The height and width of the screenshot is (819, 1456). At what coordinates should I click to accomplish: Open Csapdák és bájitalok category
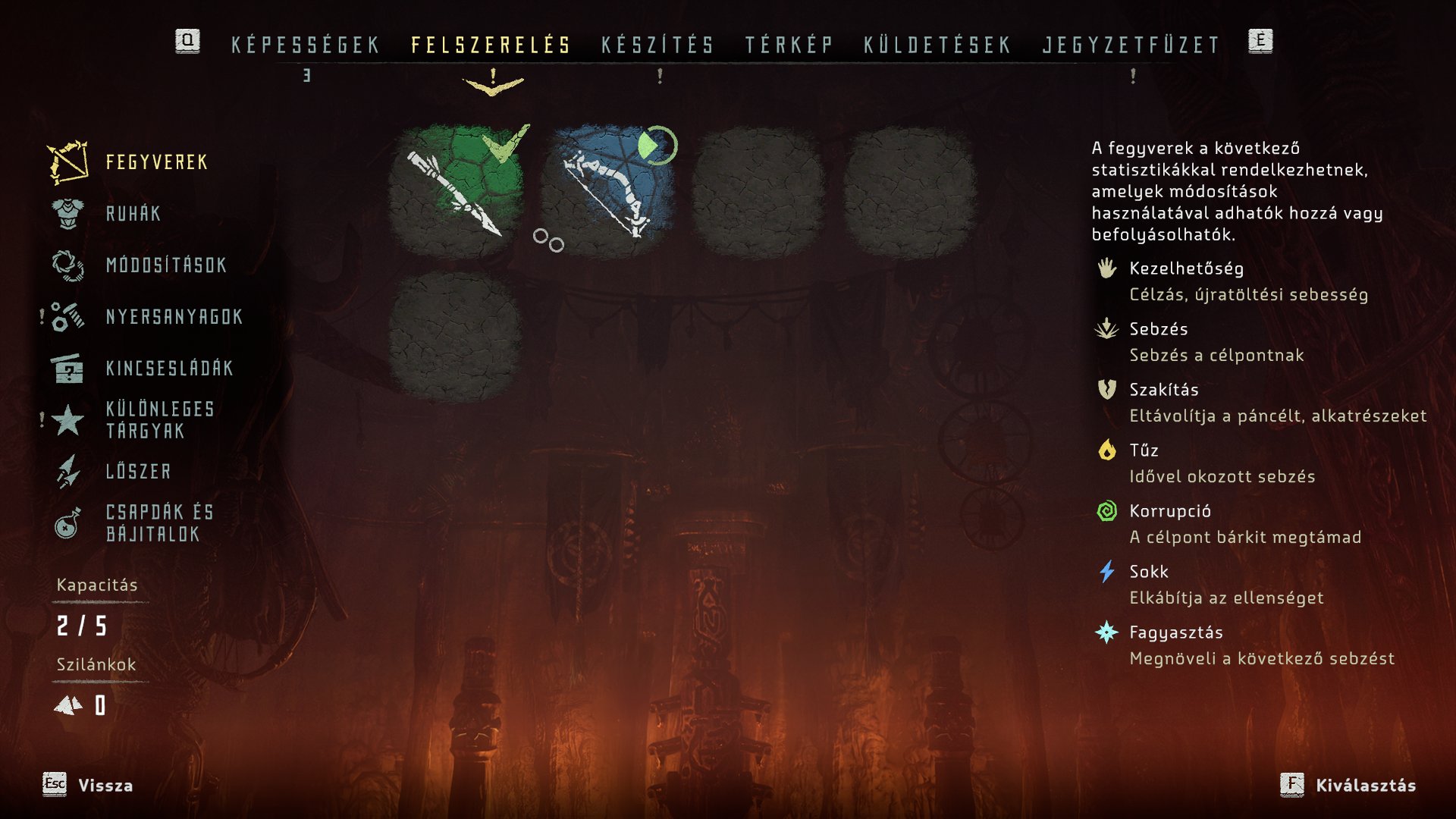click(x=159, y=523)
